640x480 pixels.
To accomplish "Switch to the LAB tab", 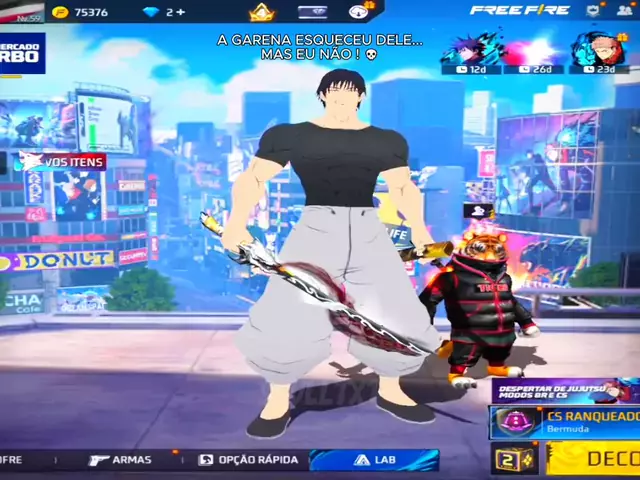I will tap(374, 460).
